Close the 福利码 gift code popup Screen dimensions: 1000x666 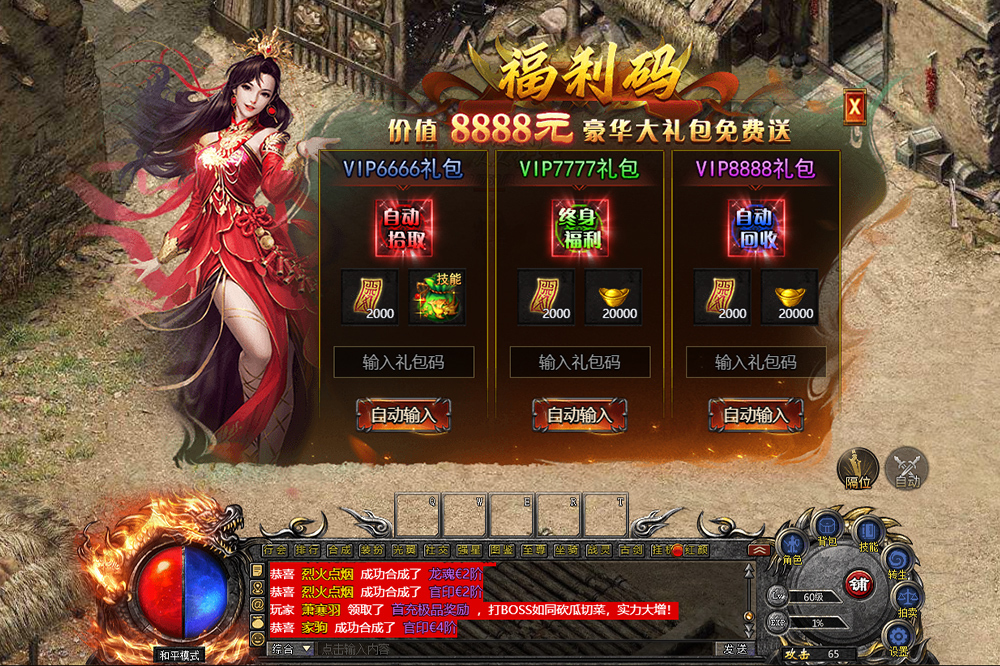853,107
